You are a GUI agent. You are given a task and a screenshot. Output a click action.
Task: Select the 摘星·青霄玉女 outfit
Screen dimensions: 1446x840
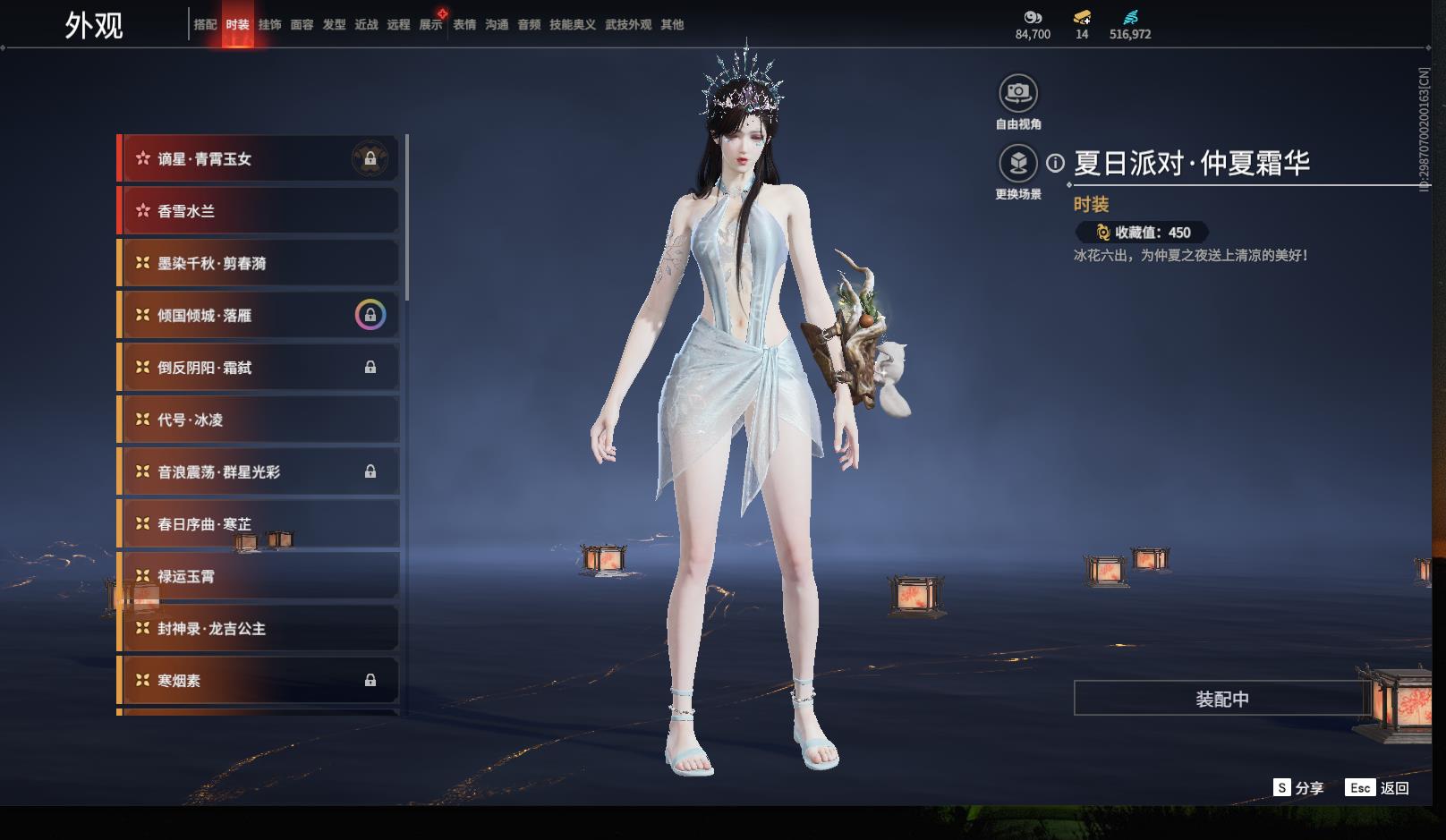pyautogui.click(x=259, y=159)
